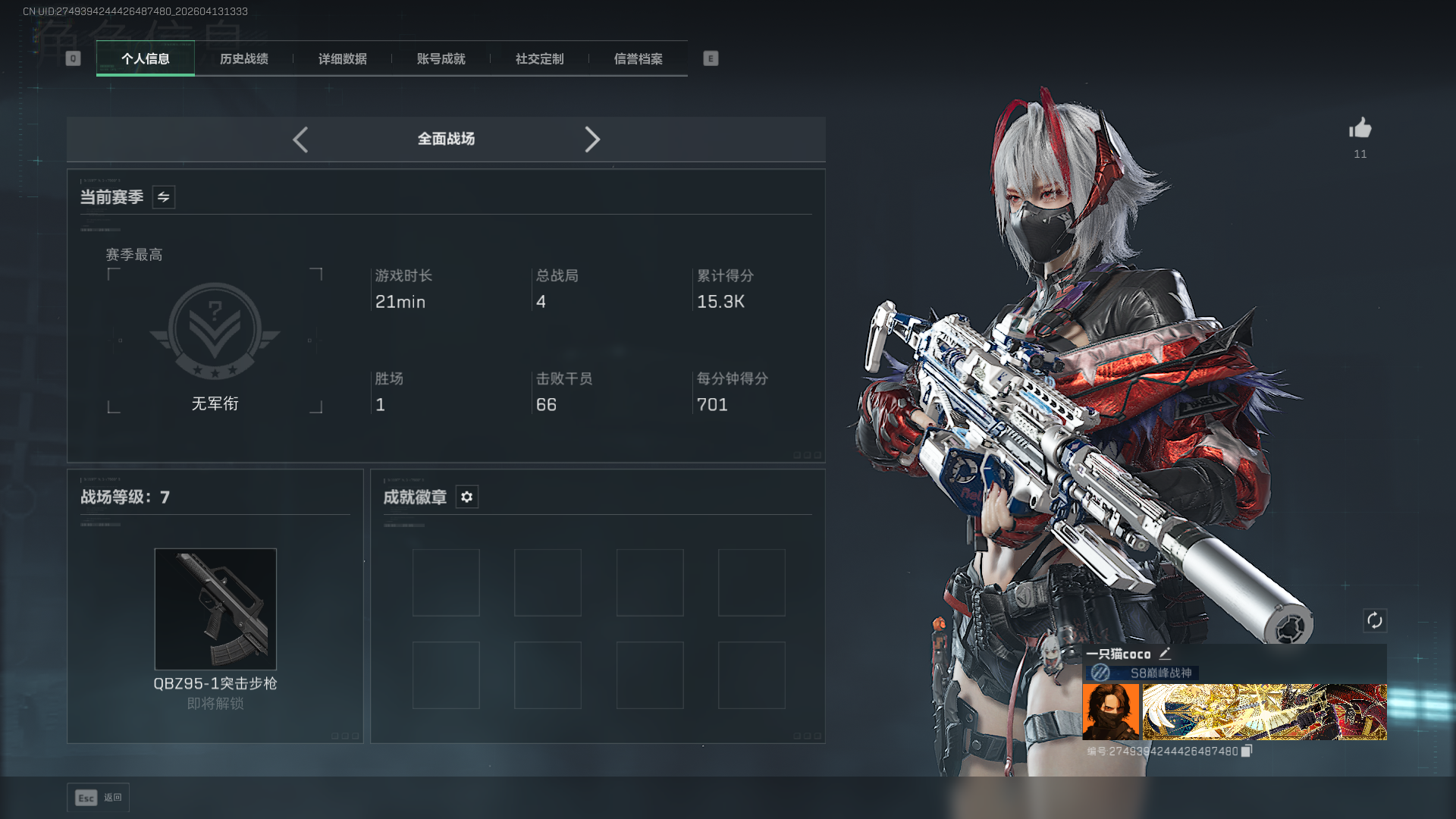The image size is (1456, 819).
Task: Copy the player ID number
Action: (1246, 751)
